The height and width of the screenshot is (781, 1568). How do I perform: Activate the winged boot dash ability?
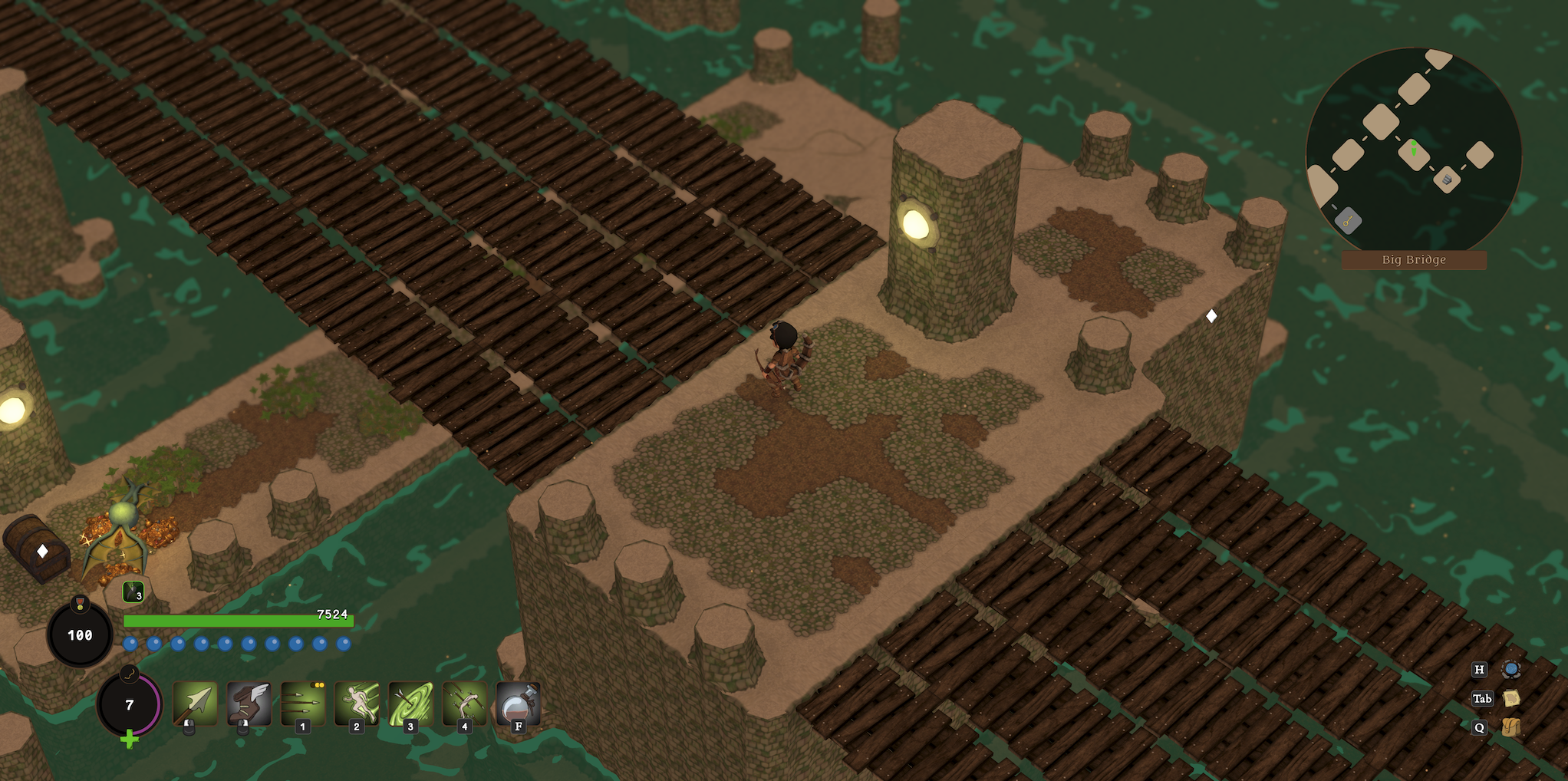click(x=249, y=703)
